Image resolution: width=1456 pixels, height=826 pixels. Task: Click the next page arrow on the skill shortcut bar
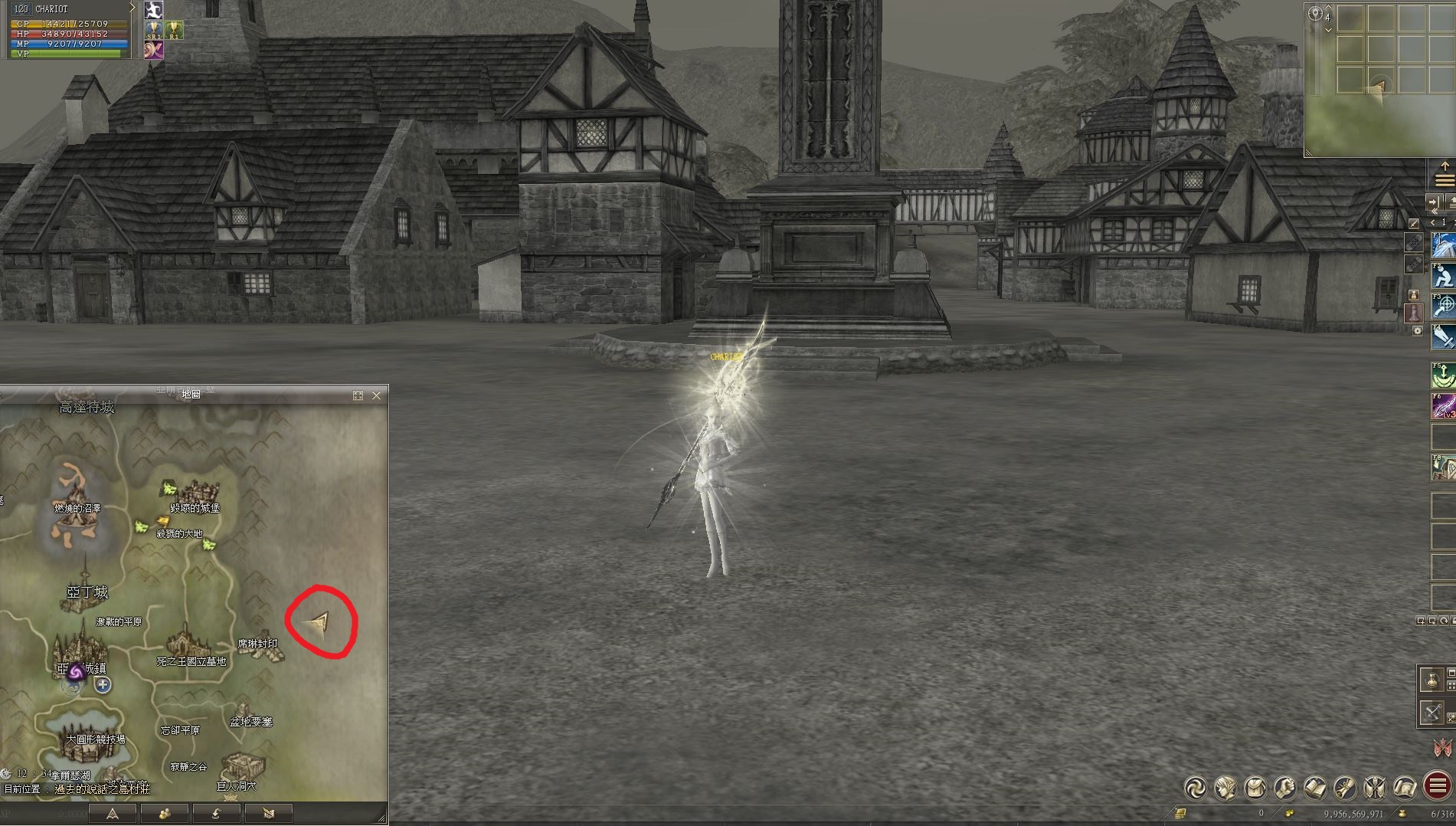1453,221
